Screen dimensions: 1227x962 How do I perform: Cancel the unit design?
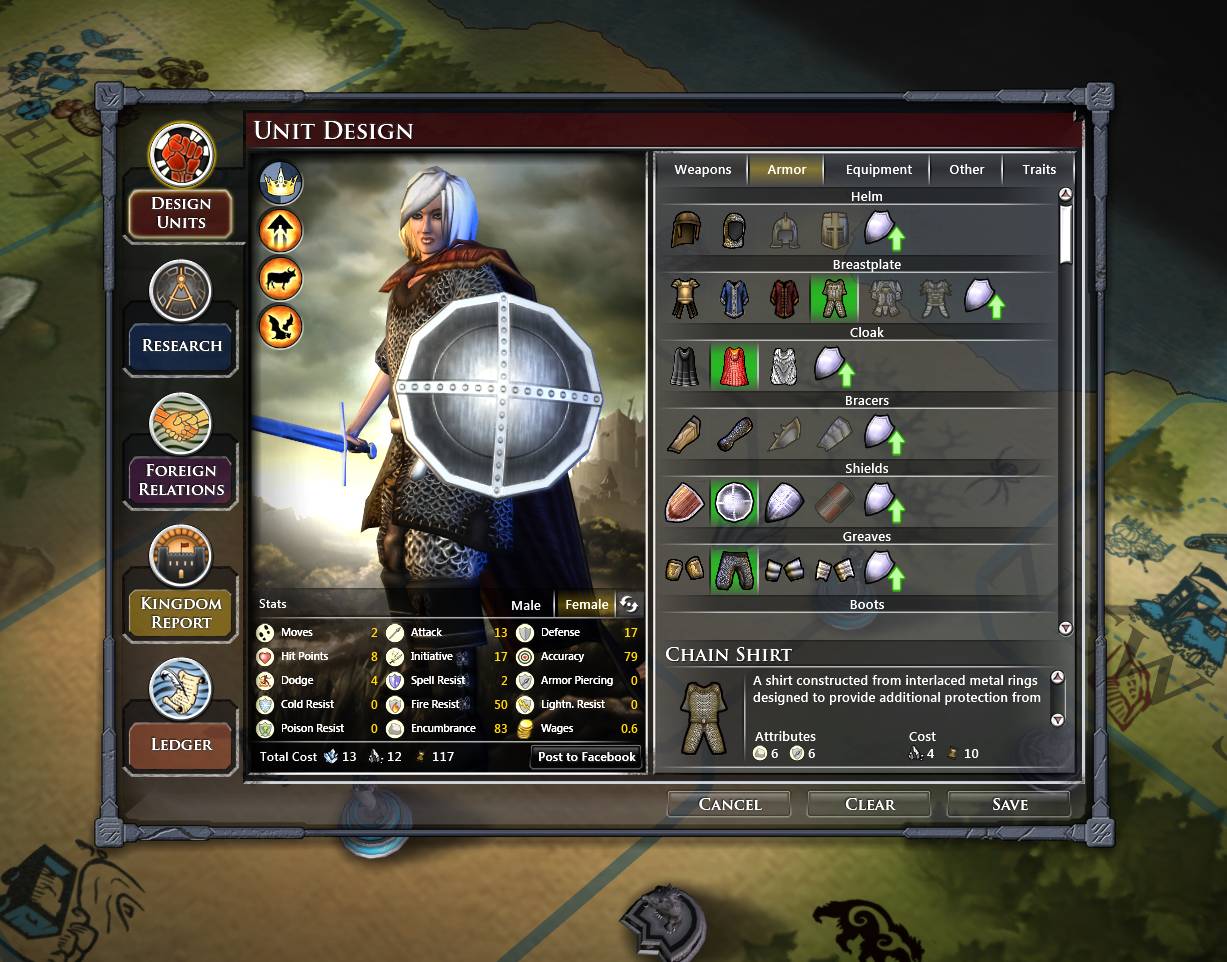[x=729, y=804]
